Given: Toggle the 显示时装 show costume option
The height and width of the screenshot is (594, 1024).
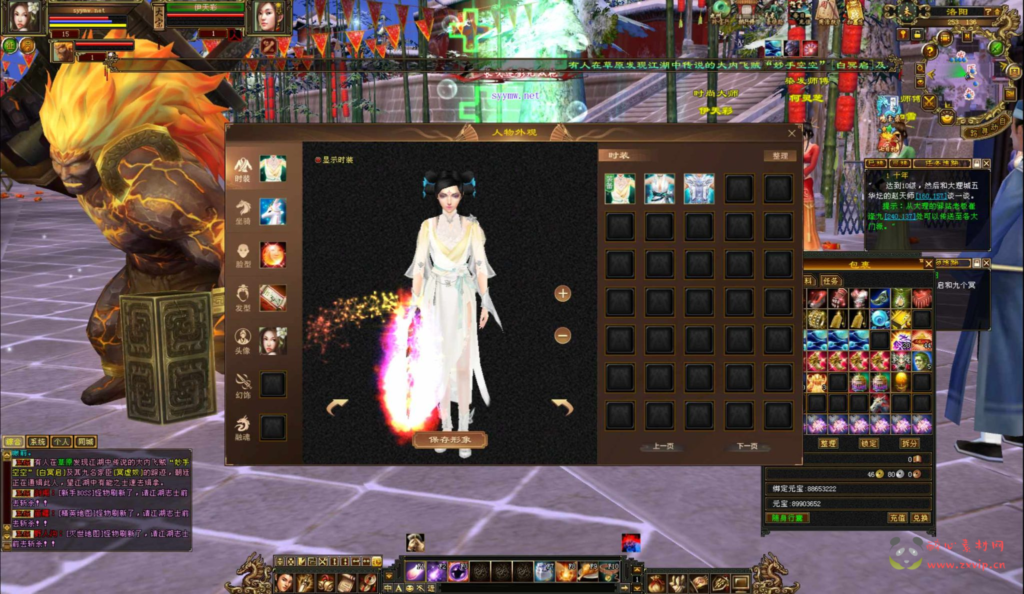Looking at the screenshot, I should 318,159.
